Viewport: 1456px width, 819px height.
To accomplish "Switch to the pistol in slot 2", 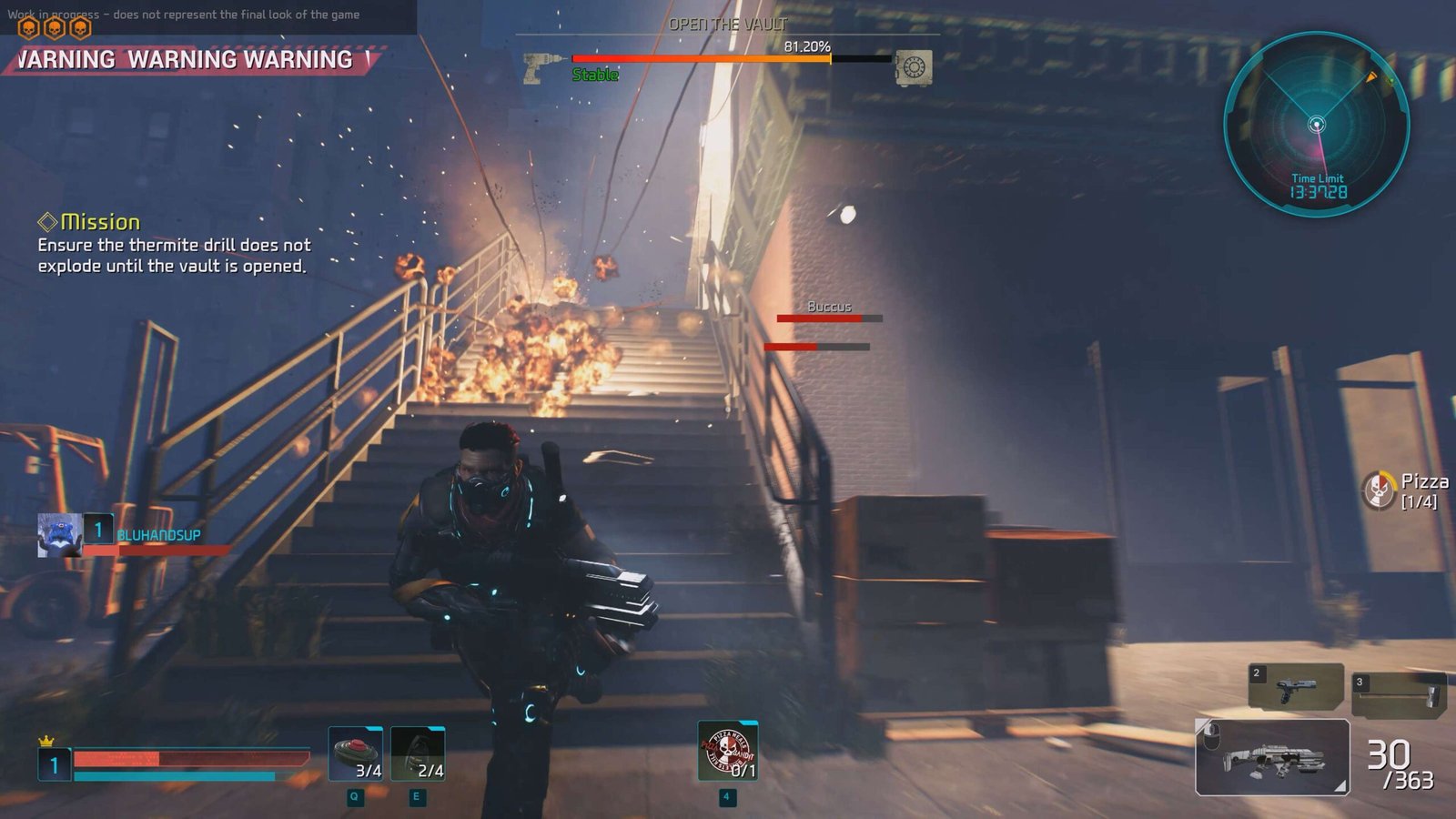I will pyautogui.click(x=1296, y=686).
